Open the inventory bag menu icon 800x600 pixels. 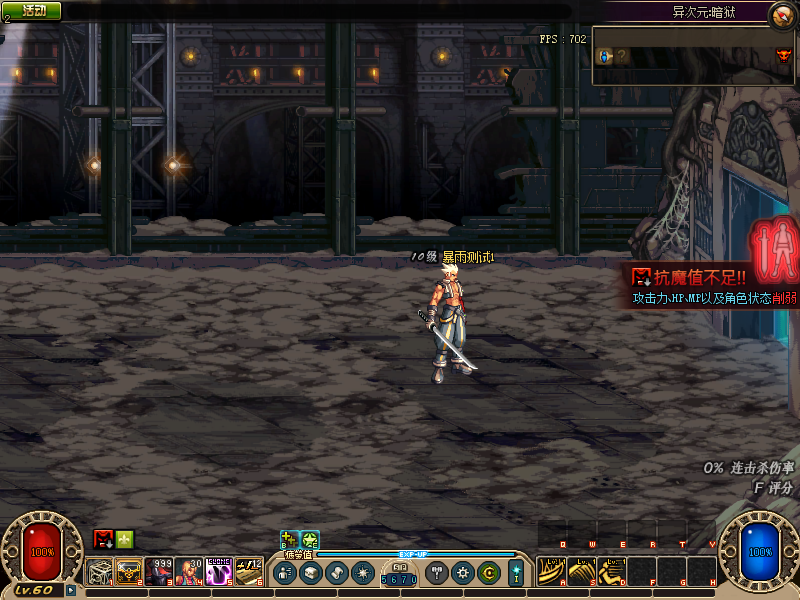point(310,573)
